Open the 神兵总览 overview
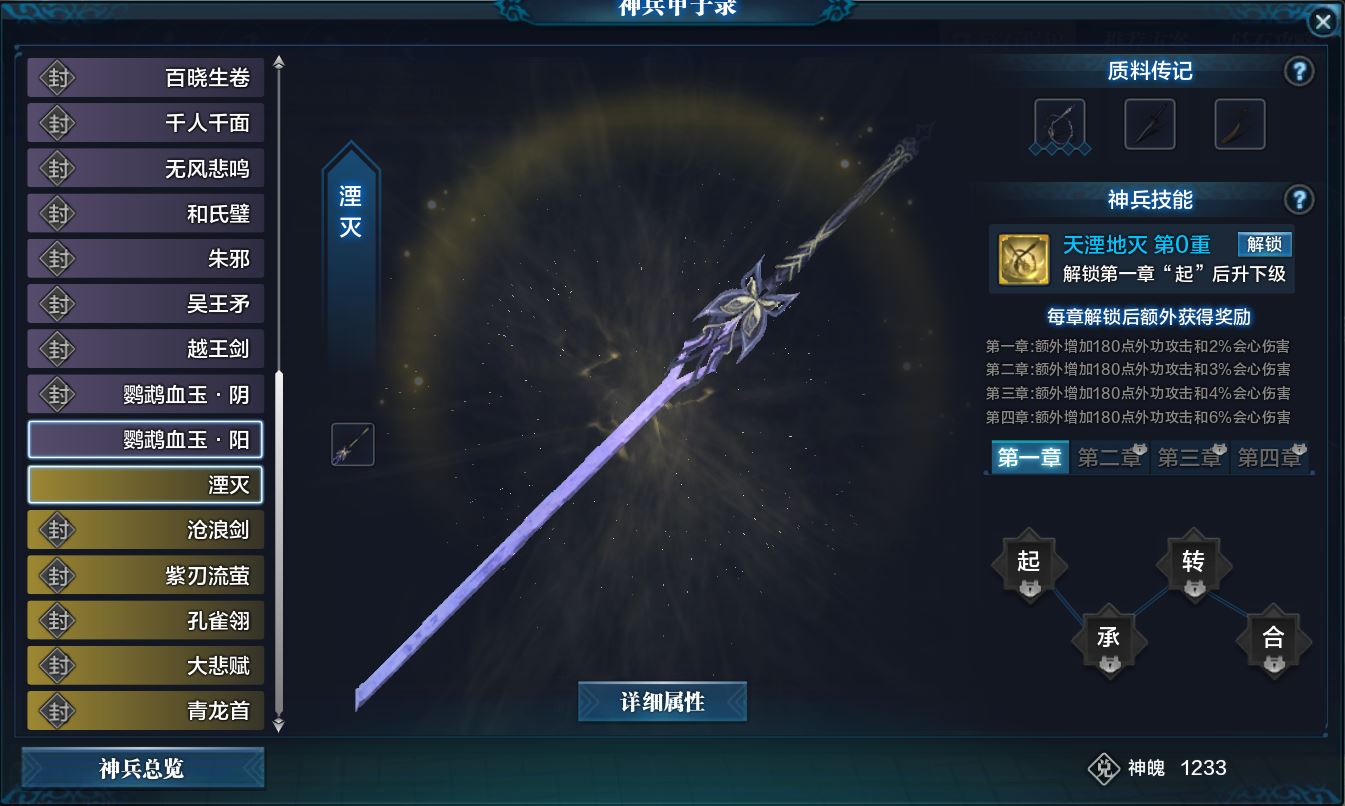Screen dimensions: 1345x806 pos(142,769)
